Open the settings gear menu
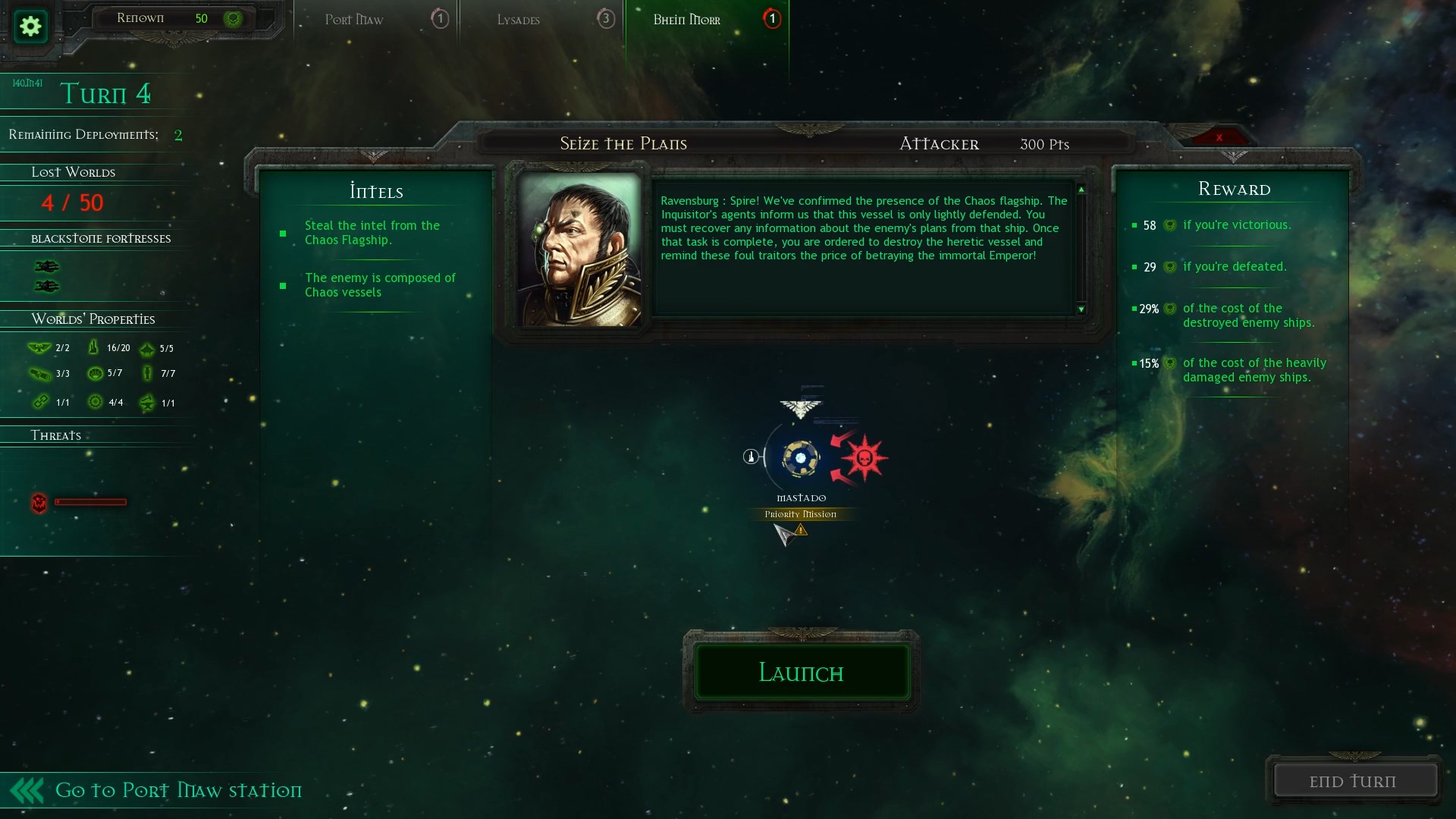 [30, 27]
